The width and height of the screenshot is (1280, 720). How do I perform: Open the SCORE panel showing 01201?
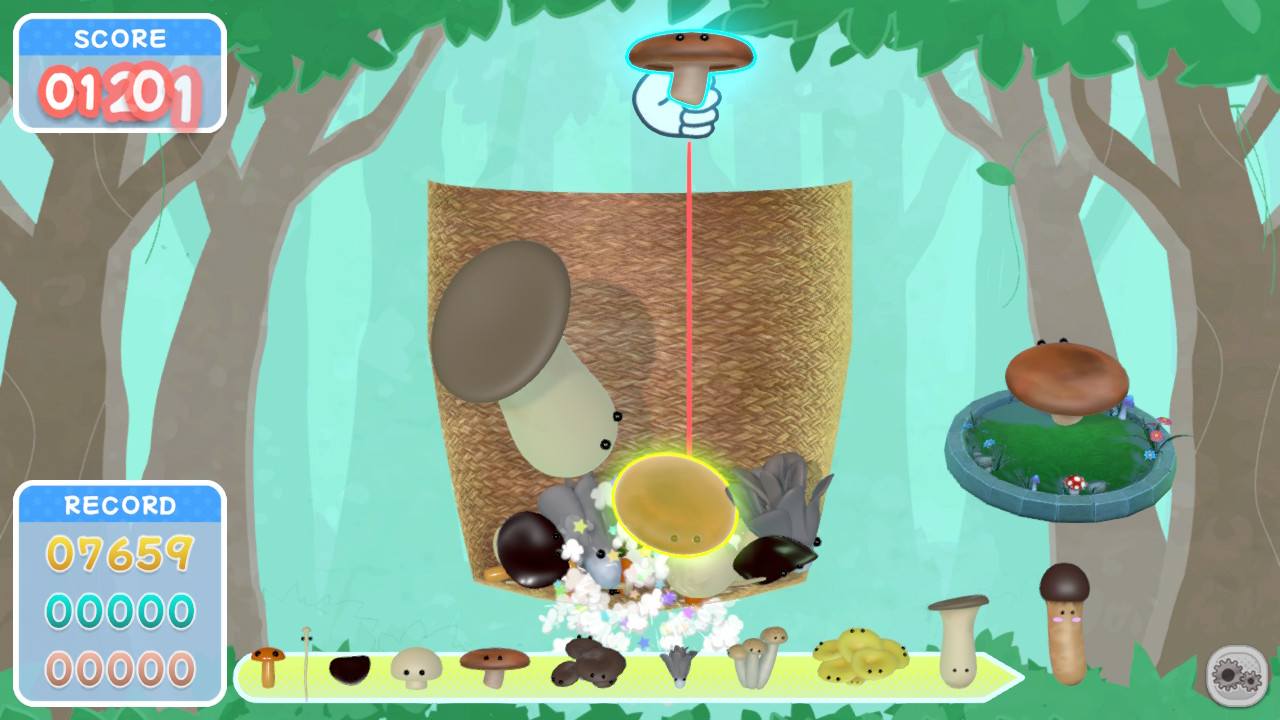[x=120, y=72]
